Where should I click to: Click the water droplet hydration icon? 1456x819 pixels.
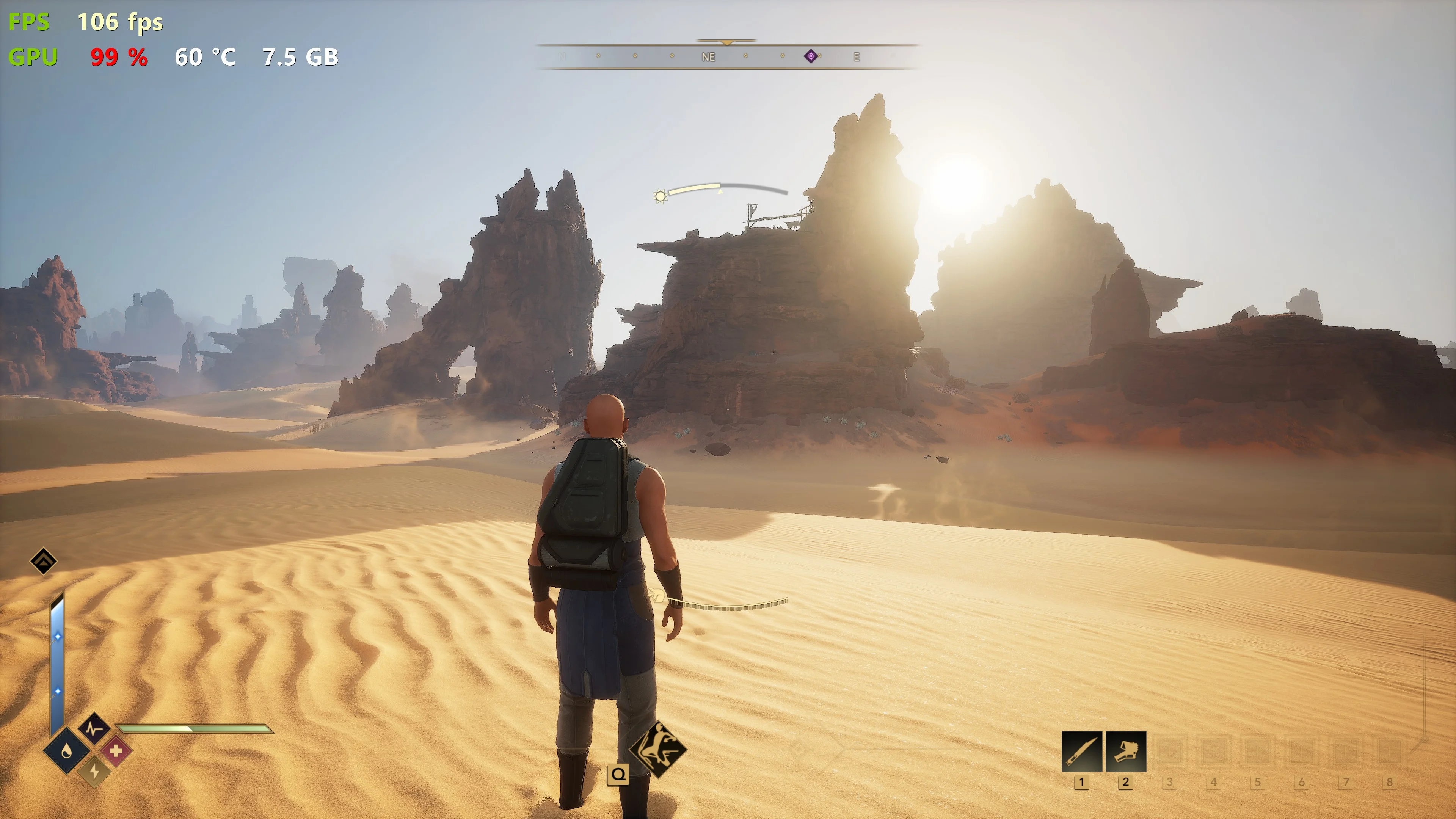coord(67,751)
